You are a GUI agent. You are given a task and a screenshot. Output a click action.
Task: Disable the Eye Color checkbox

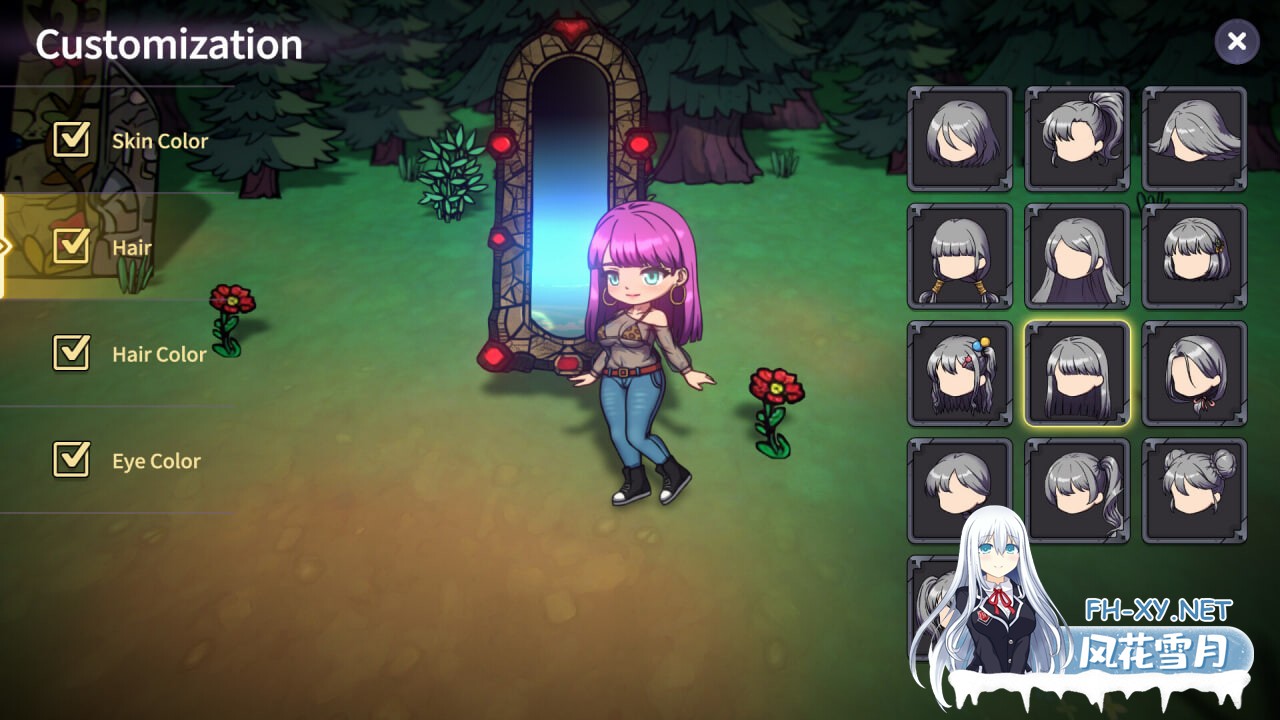click(x=70, y=460)
